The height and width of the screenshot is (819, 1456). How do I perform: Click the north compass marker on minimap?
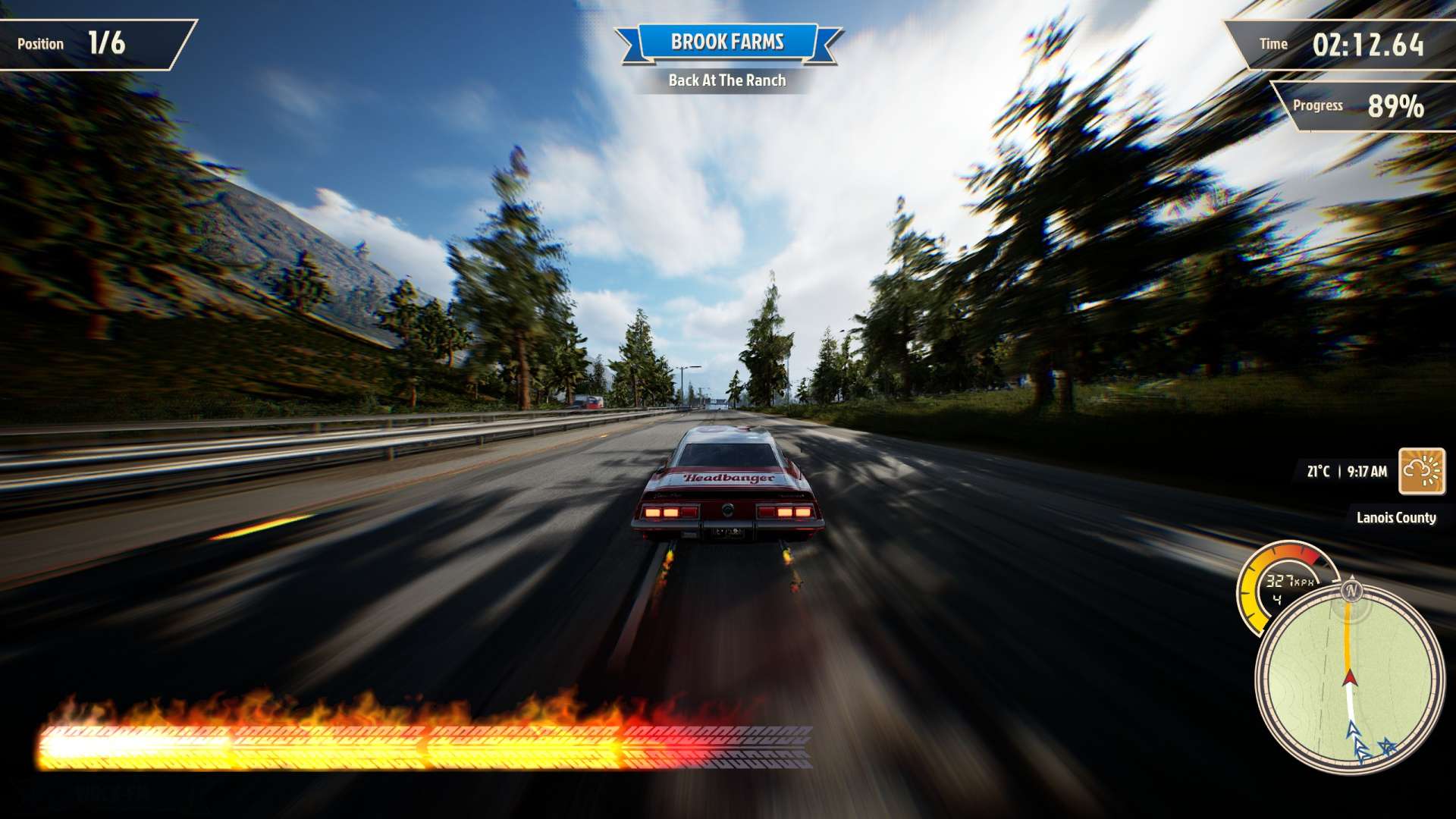pyautogui.click(x=1351, y=590)
